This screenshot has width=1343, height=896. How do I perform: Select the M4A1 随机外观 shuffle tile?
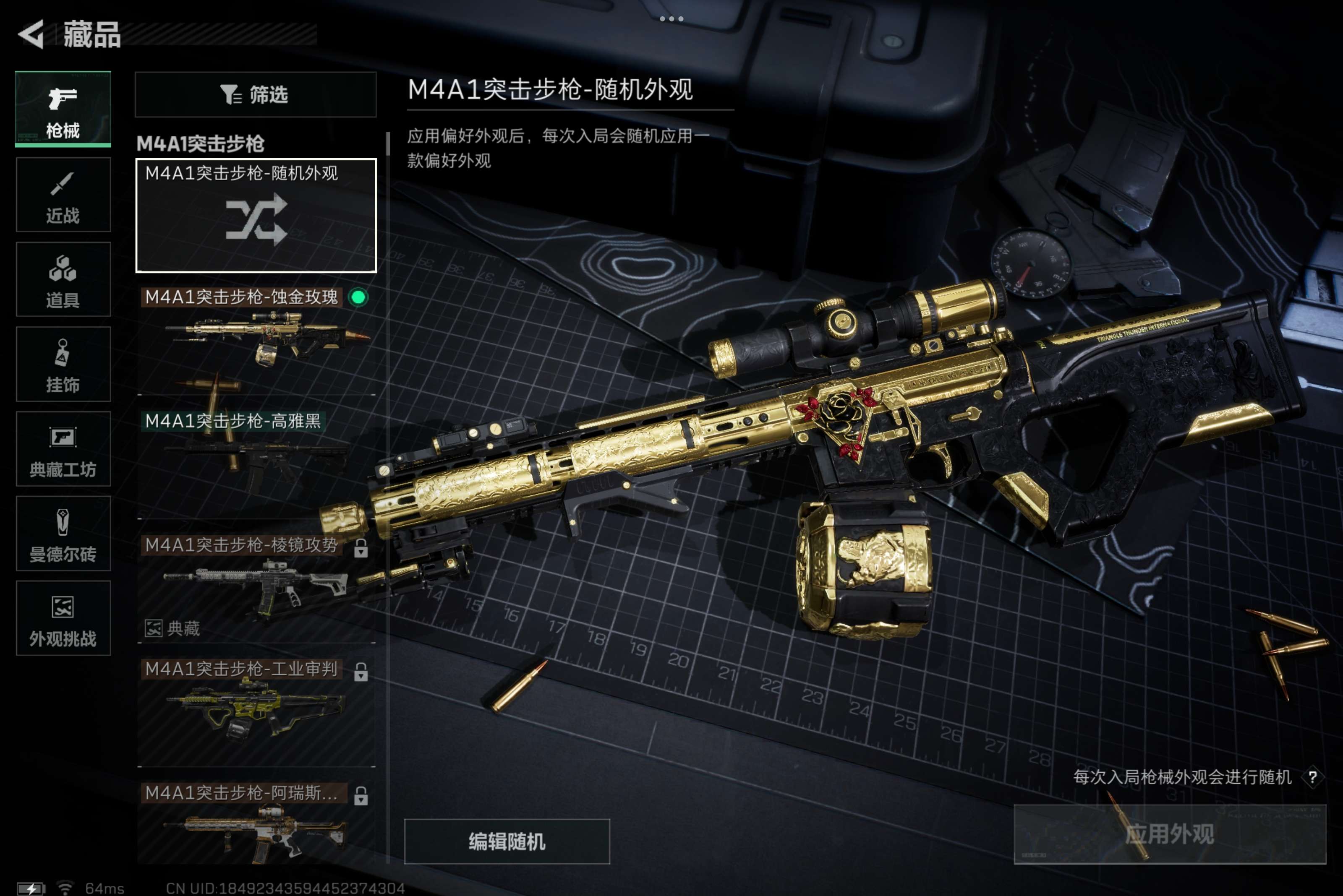coord(256,216)
